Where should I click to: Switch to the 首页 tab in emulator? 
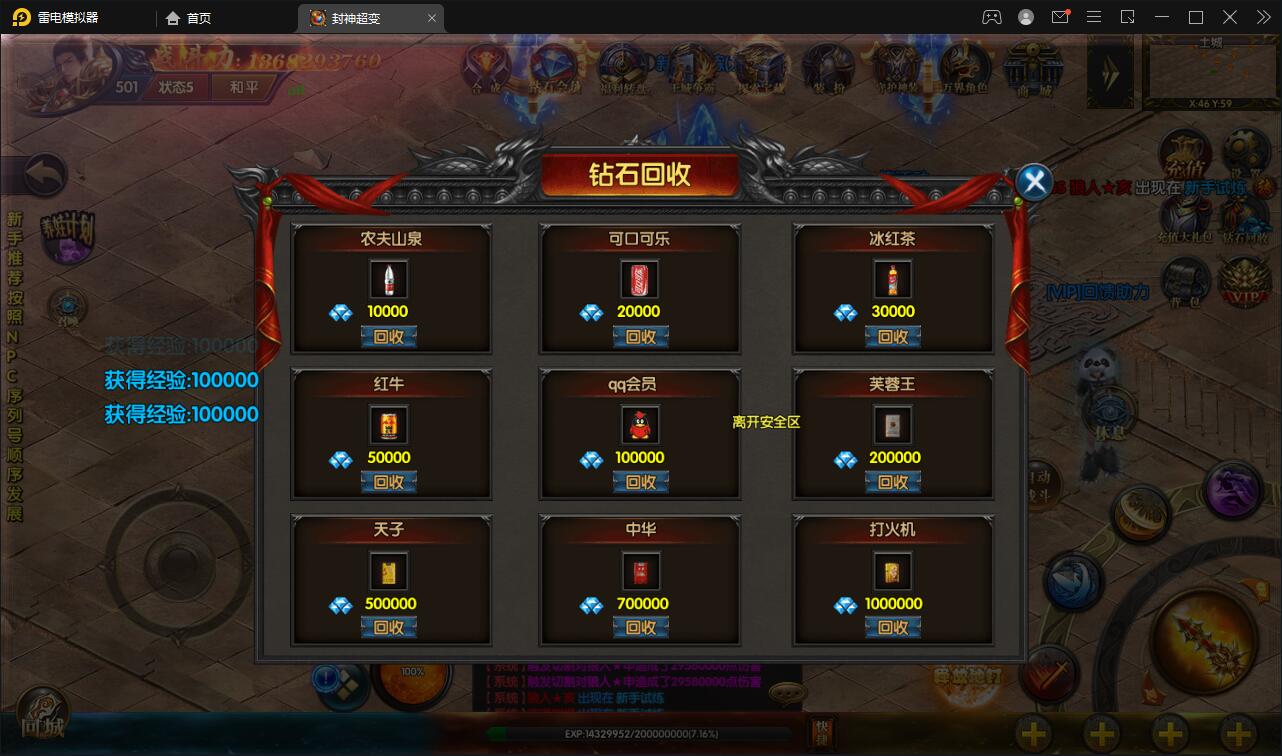point(189,18)
